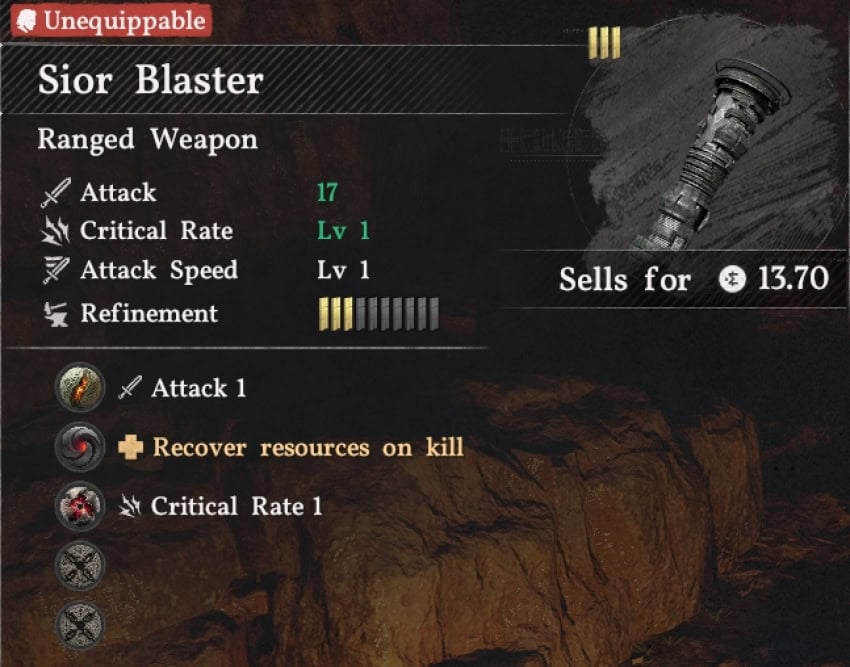Select the Recover resources on kill socket icon
The height and width of the screenshot is (667, 850).
[x=79, y=447]
